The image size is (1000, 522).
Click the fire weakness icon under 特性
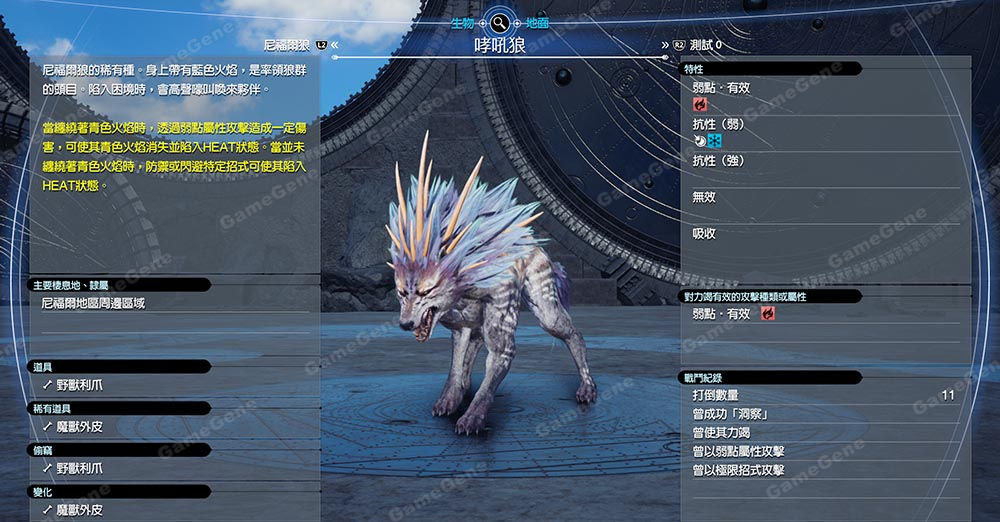pyautogui.click(x=700, y=104)
